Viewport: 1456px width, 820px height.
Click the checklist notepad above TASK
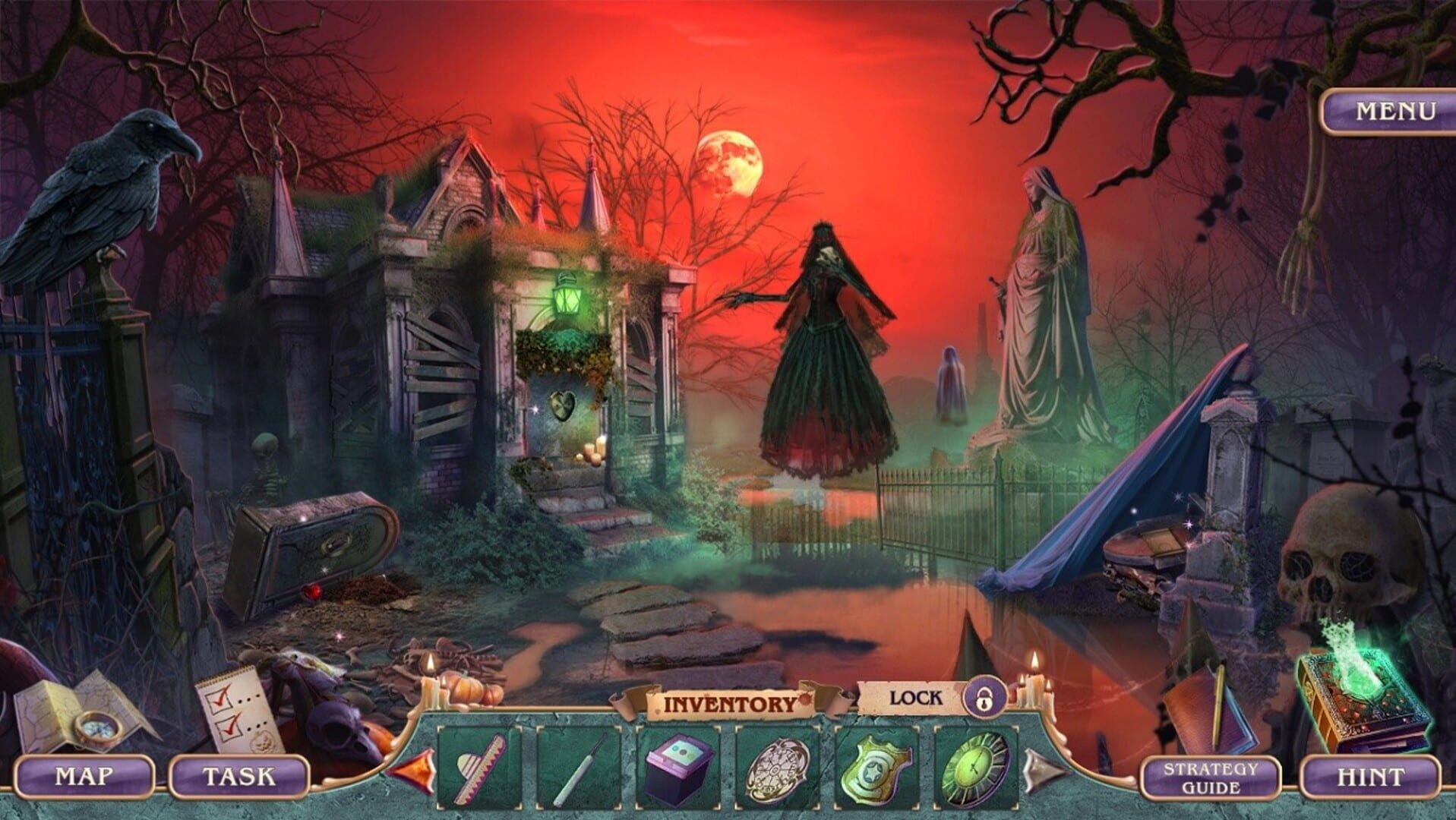235,706
